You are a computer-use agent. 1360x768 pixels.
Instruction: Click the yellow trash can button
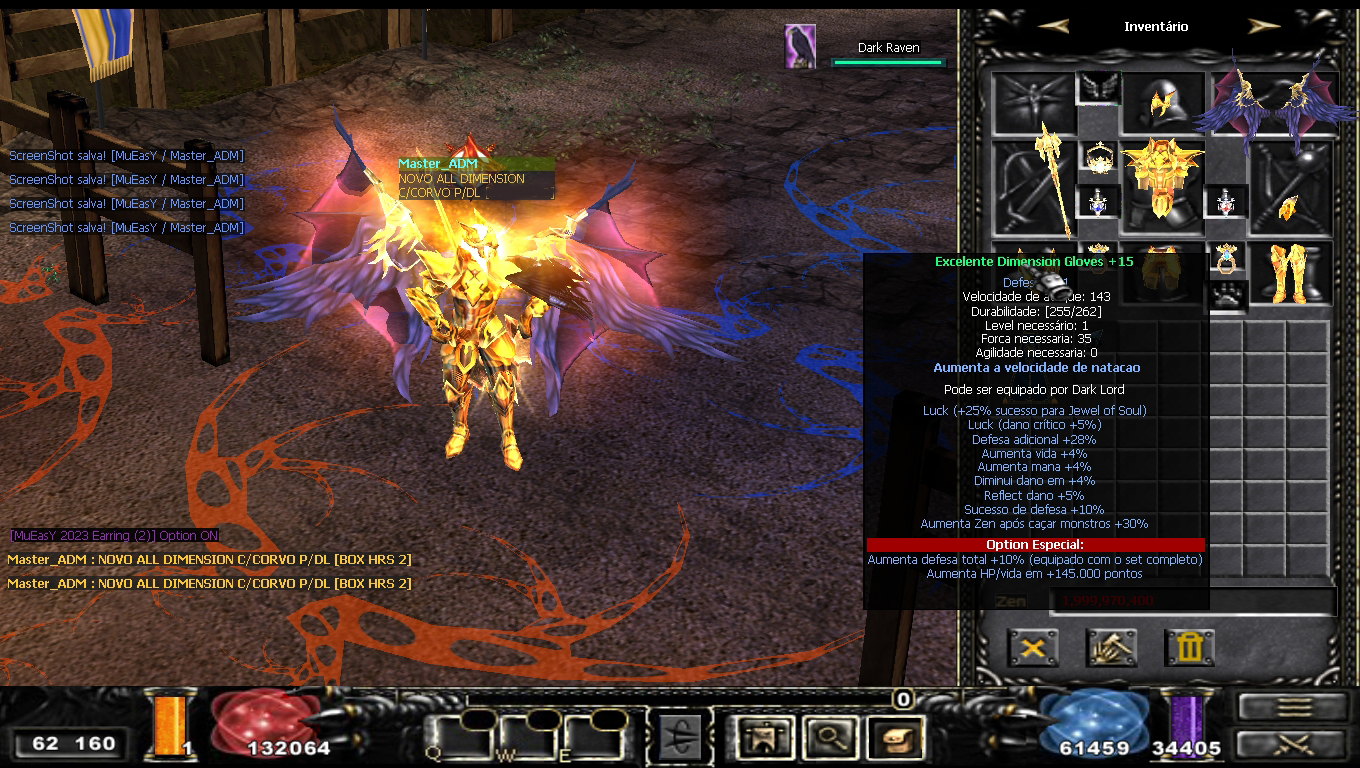tap(1189, 648)
